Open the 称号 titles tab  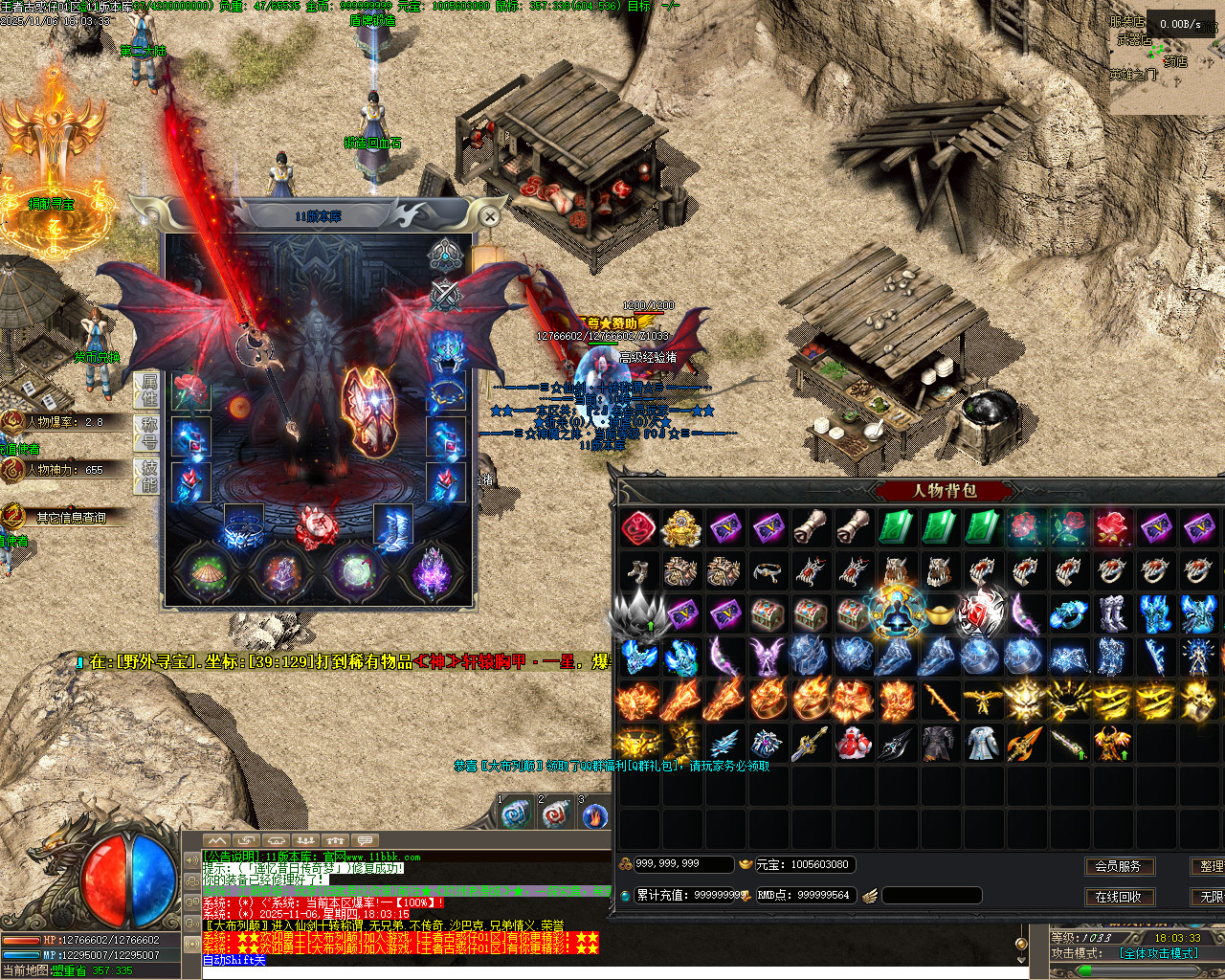click(x=149, y=433)
